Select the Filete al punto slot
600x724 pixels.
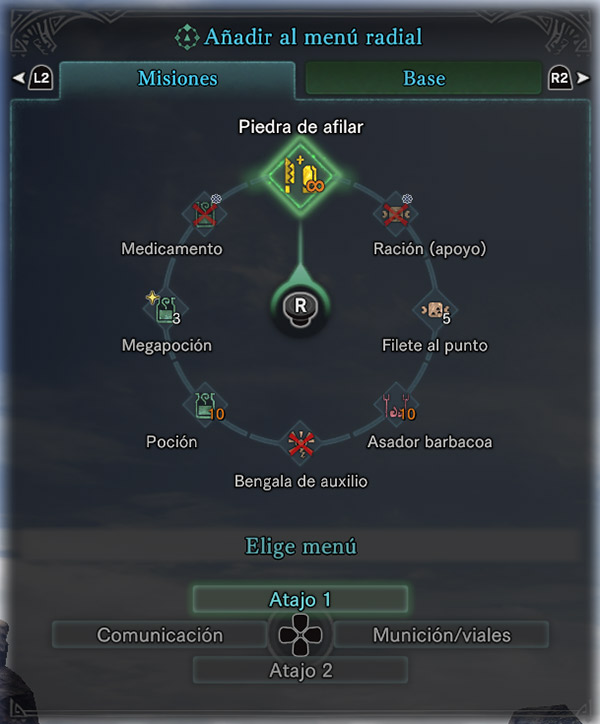[x=435, y=310]
